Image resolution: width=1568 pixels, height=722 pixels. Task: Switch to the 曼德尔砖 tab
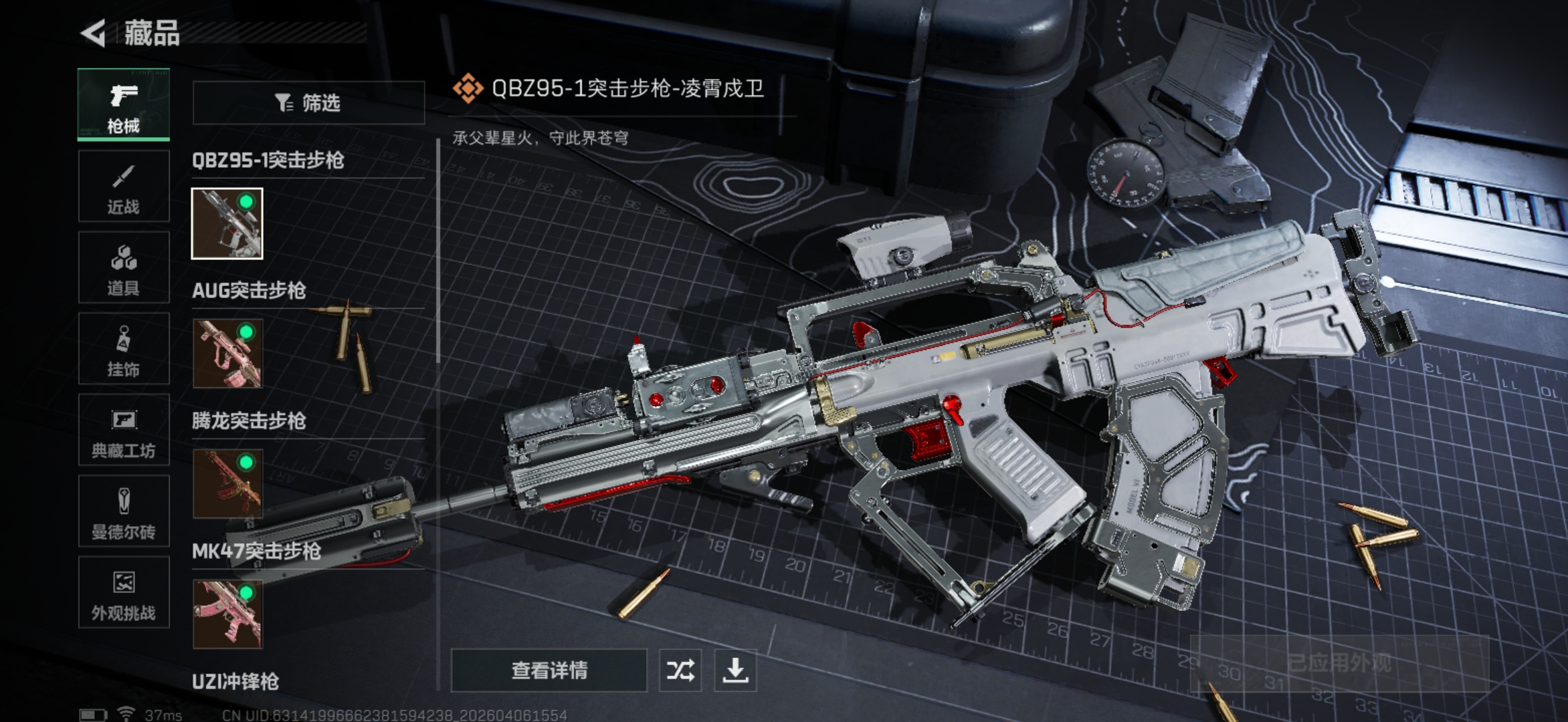click(x=124, y=511)
